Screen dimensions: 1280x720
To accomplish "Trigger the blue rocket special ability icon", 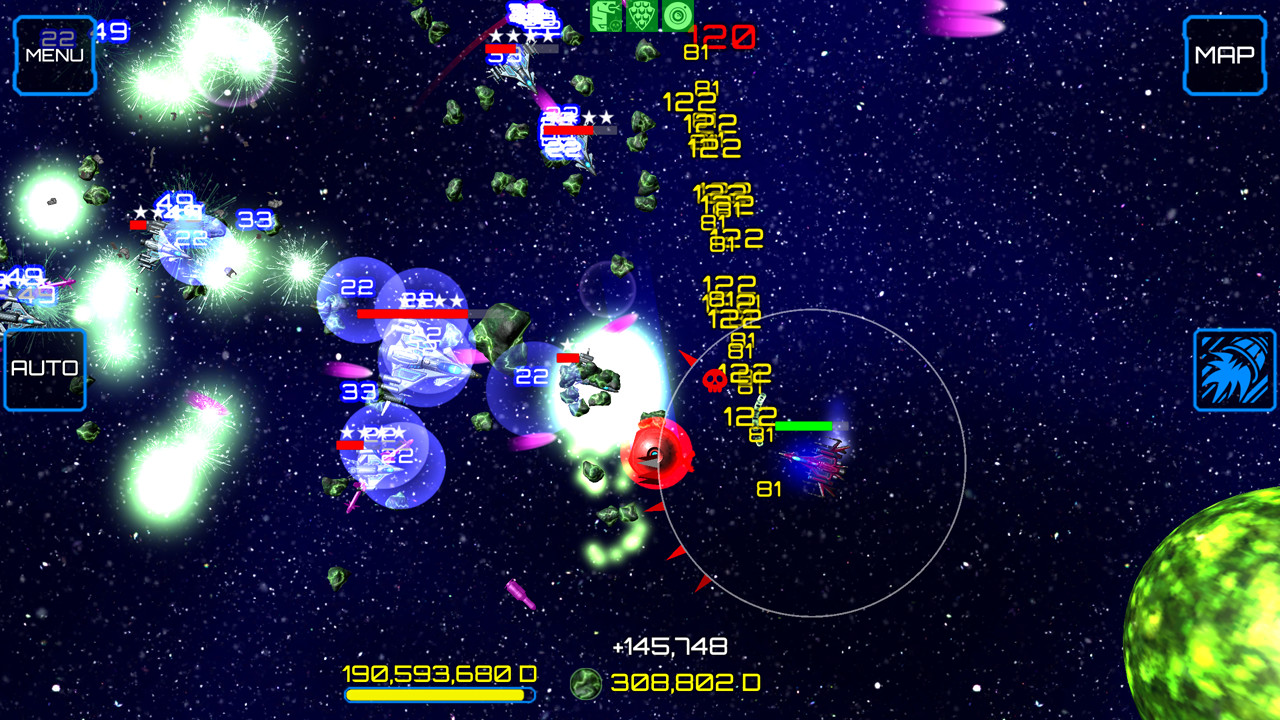I will click(1235, 368).
